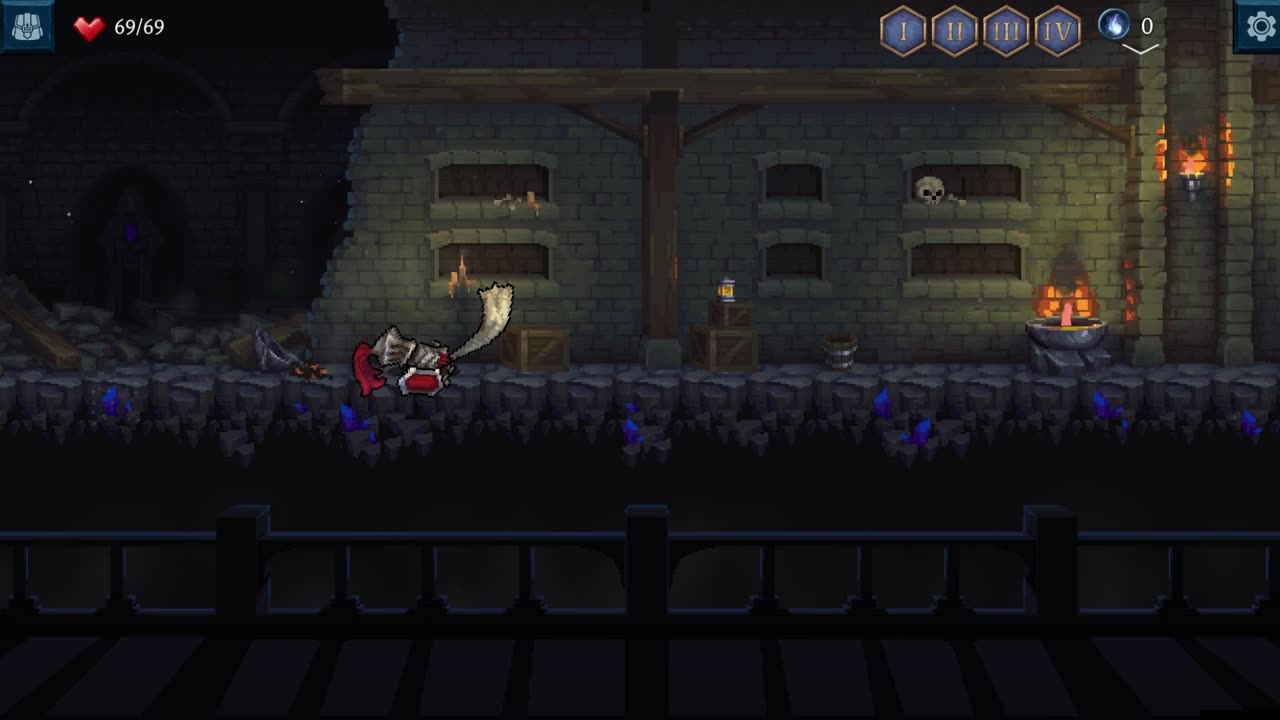Open the character helmet menu
The width and height of the screenshot is (1280, 720).
pos(26,26)
